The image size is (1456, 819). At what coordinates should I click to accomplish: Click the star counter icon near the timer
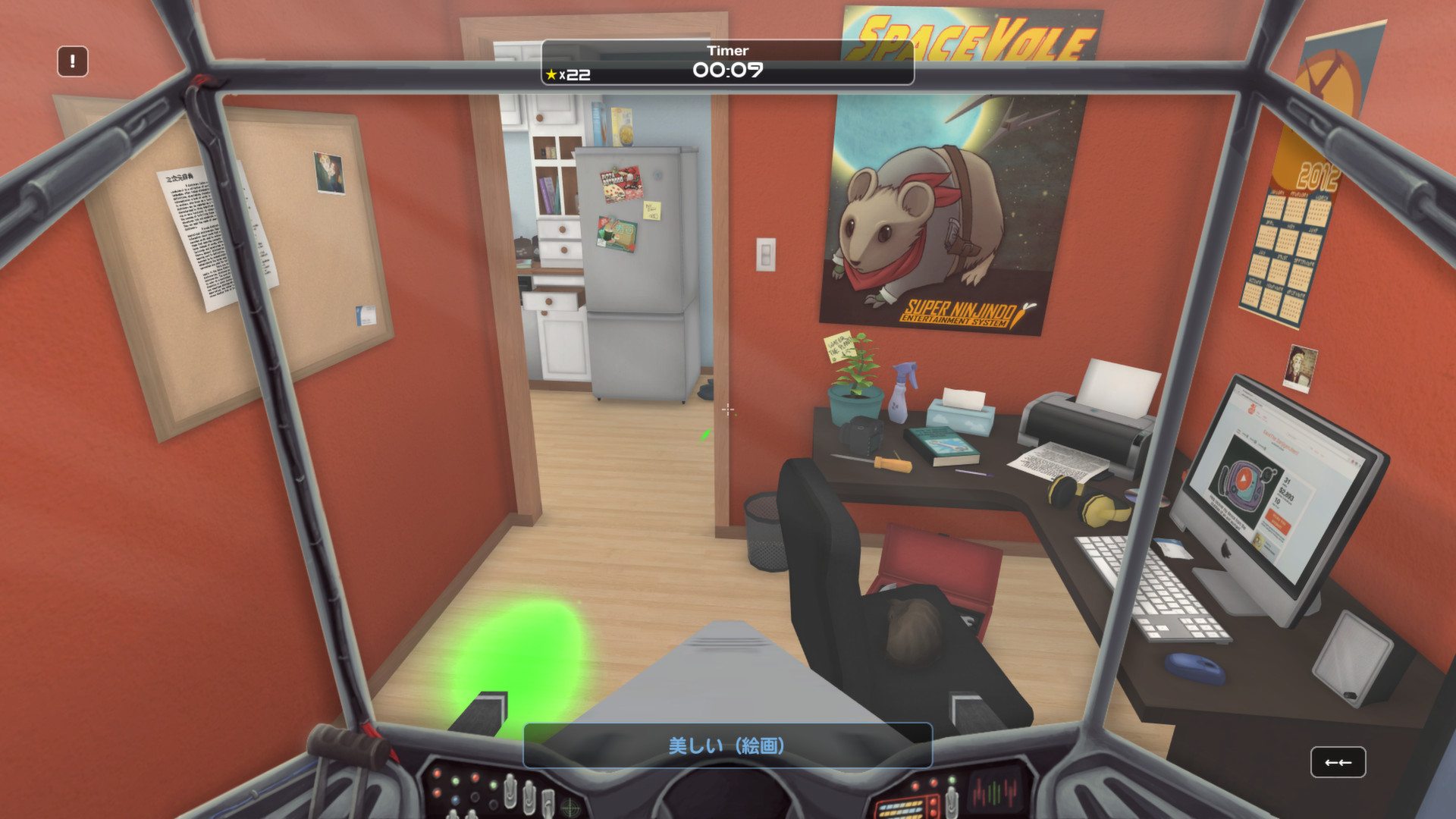[x=552, y=74]
